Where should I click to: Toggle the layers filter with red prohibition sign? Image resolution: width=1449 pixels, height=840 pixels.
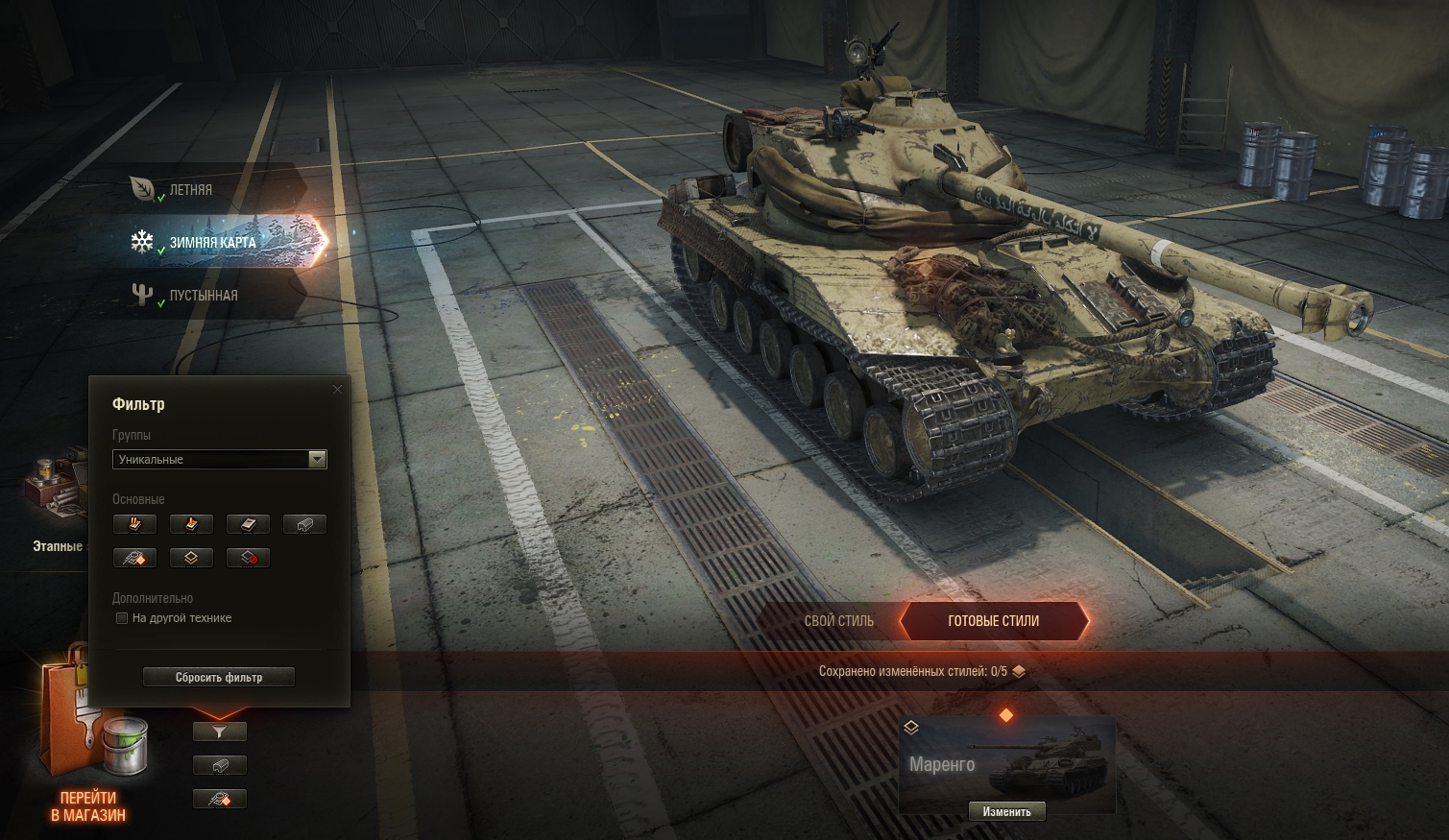[x=248, y=558]
